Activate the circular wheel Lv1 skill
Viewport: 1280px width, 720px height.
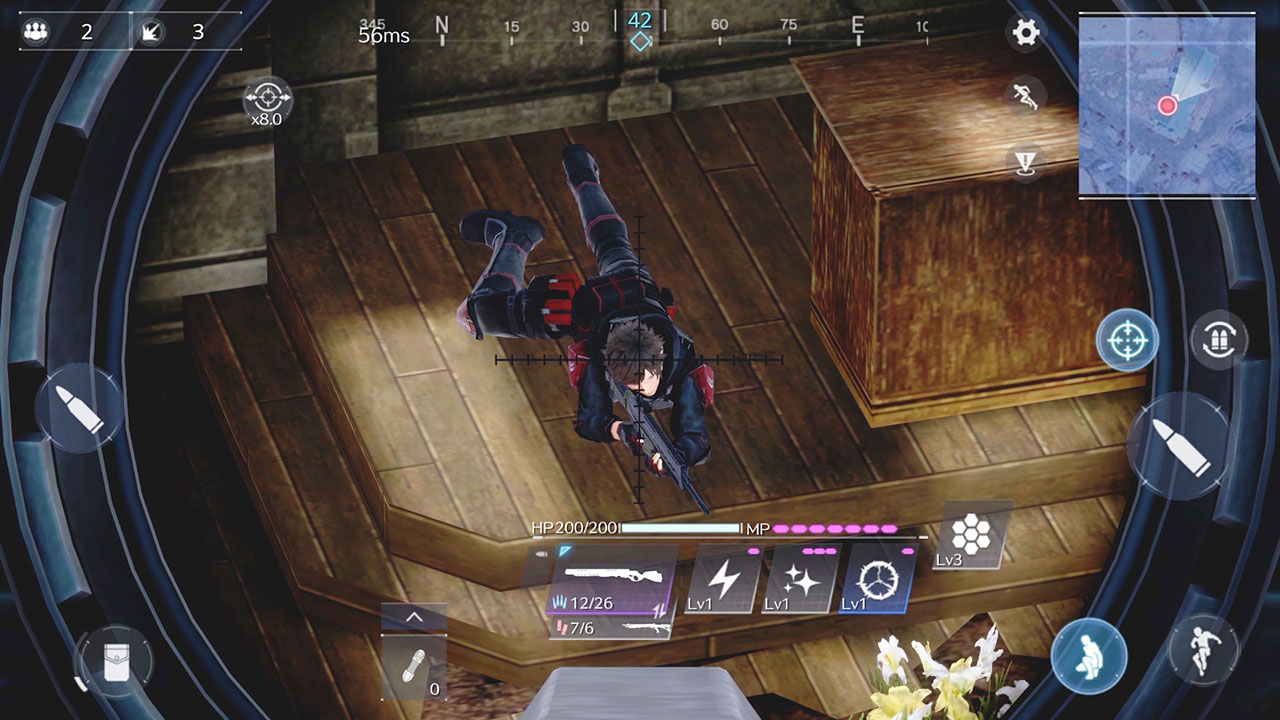pos(877,578)
